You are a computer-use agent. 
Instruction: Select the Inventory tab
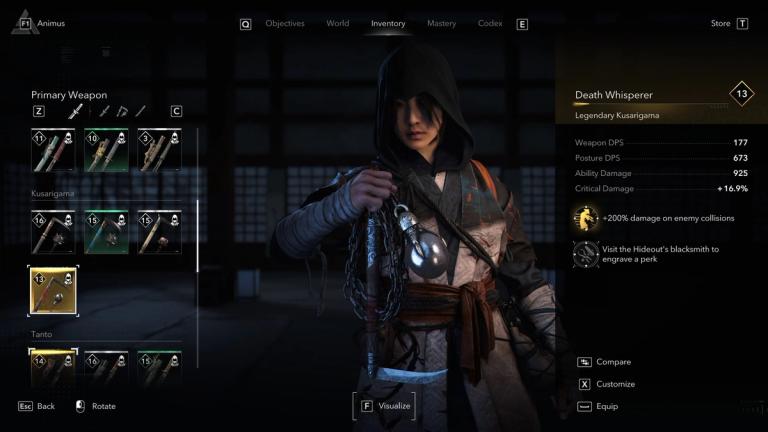point(388,23)
